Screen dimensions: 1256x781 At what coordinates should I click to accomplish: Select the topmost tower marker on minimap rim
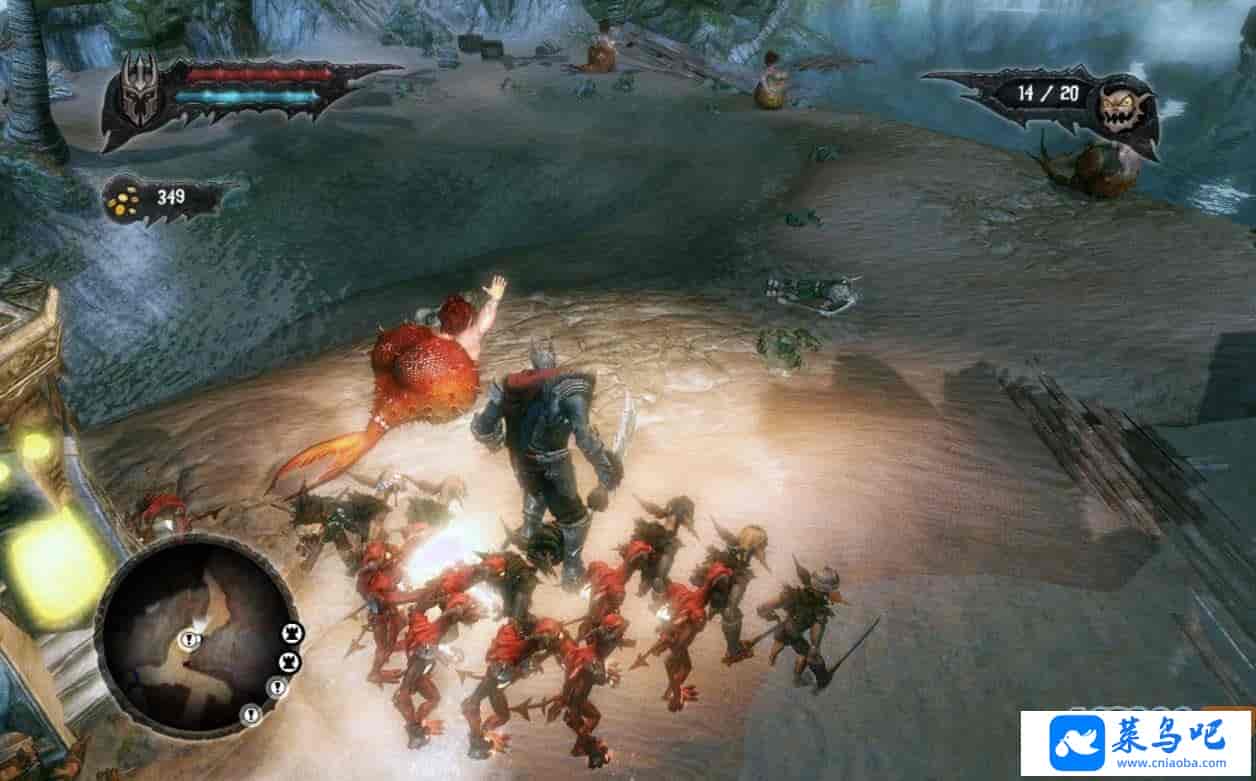click(x=293, y=633)
